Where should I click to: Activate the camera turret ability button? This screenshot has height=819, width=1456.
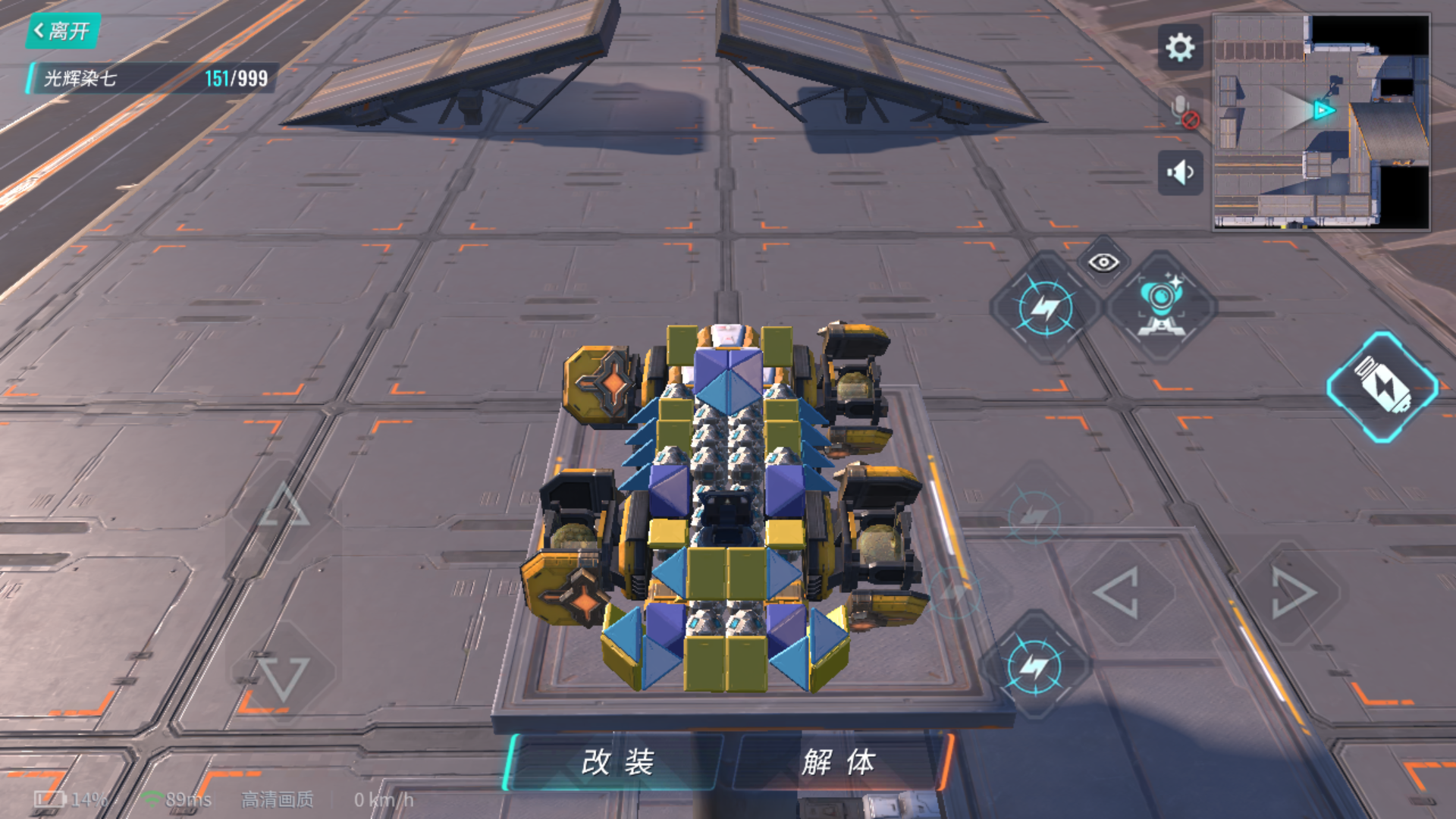(x=1160, y=306)
